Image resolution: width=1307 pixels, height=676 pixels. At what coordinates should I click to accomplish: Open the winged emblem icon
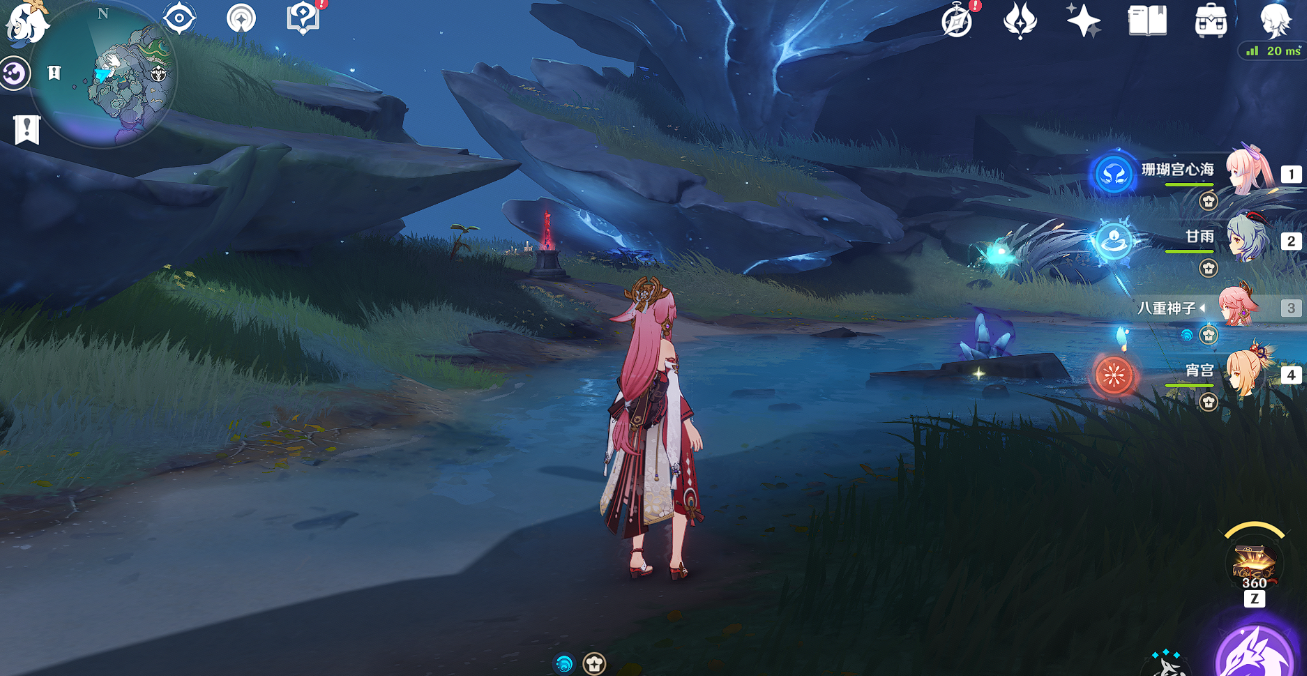click(1020, 21)
